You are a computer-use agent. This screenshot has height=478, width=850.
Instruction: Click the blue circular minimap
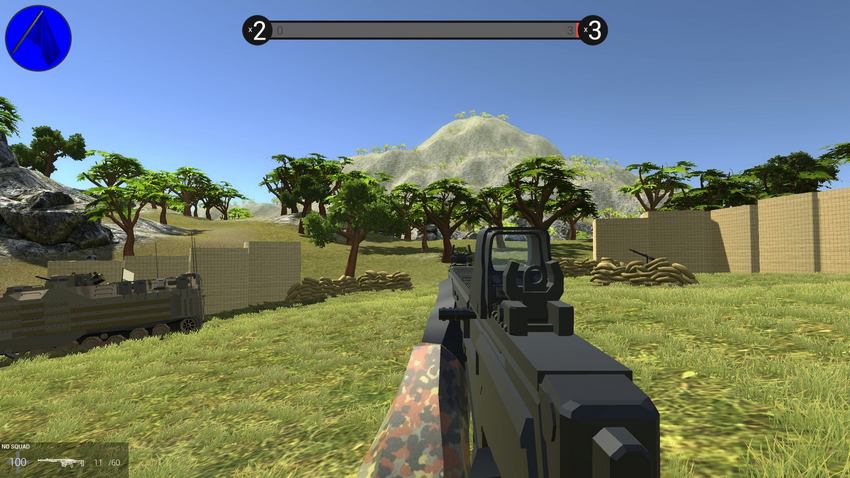click(x=38, y=38)
